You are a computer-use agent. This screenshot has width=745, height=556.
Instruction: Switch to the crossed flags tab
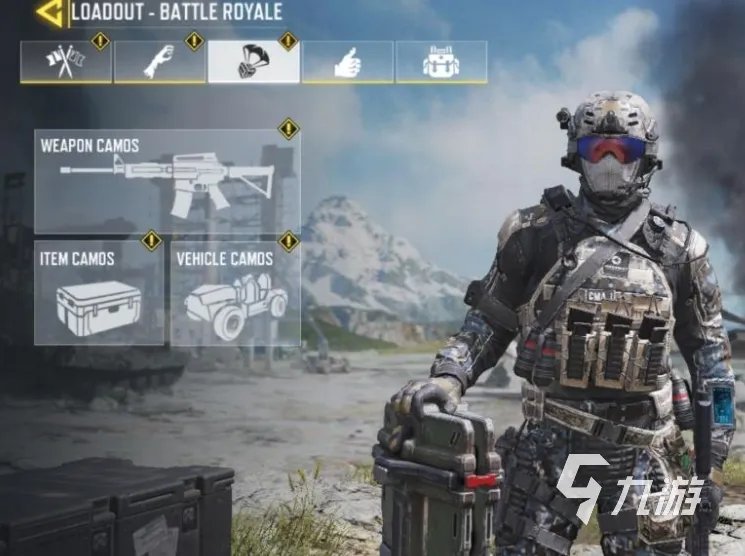(66, 62)
